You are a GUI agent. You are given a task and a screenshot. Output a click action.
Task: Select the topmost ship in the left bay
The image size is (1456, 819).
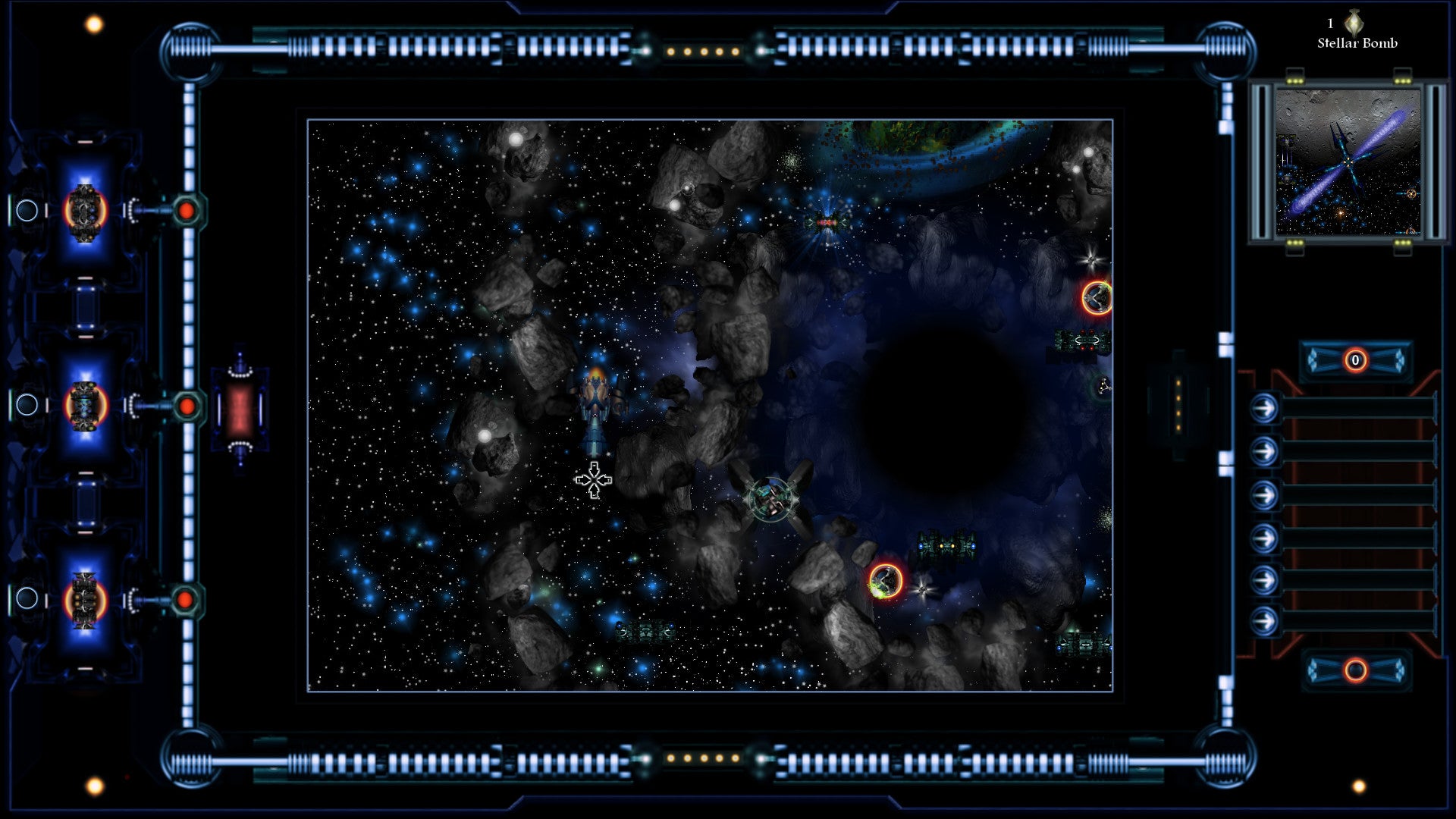(x=84, y=212)
